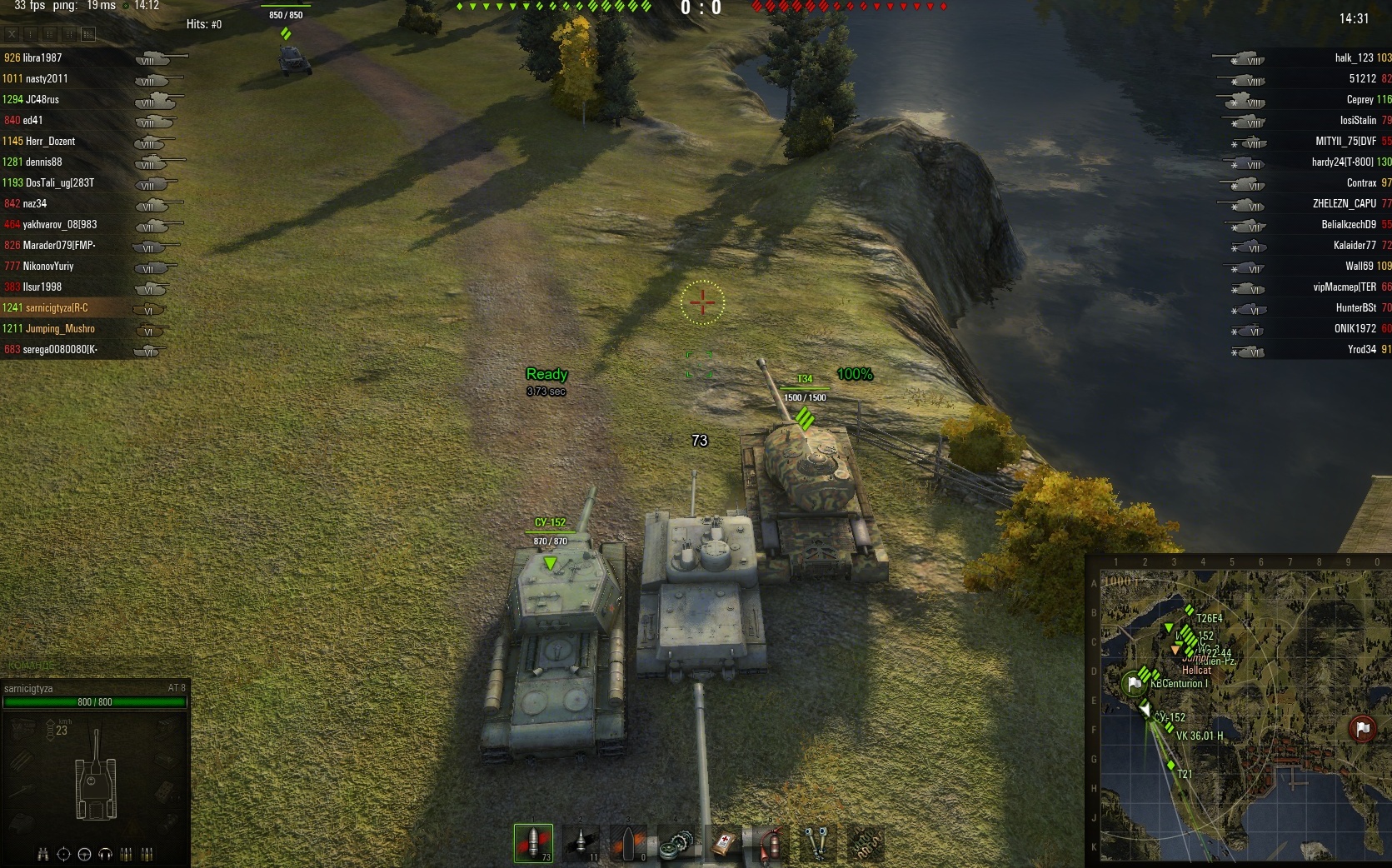Viewport: 1392px width, 868px height.
Task: Switch to the APCR shell with 11 rounds
Action: click(581, 843)
